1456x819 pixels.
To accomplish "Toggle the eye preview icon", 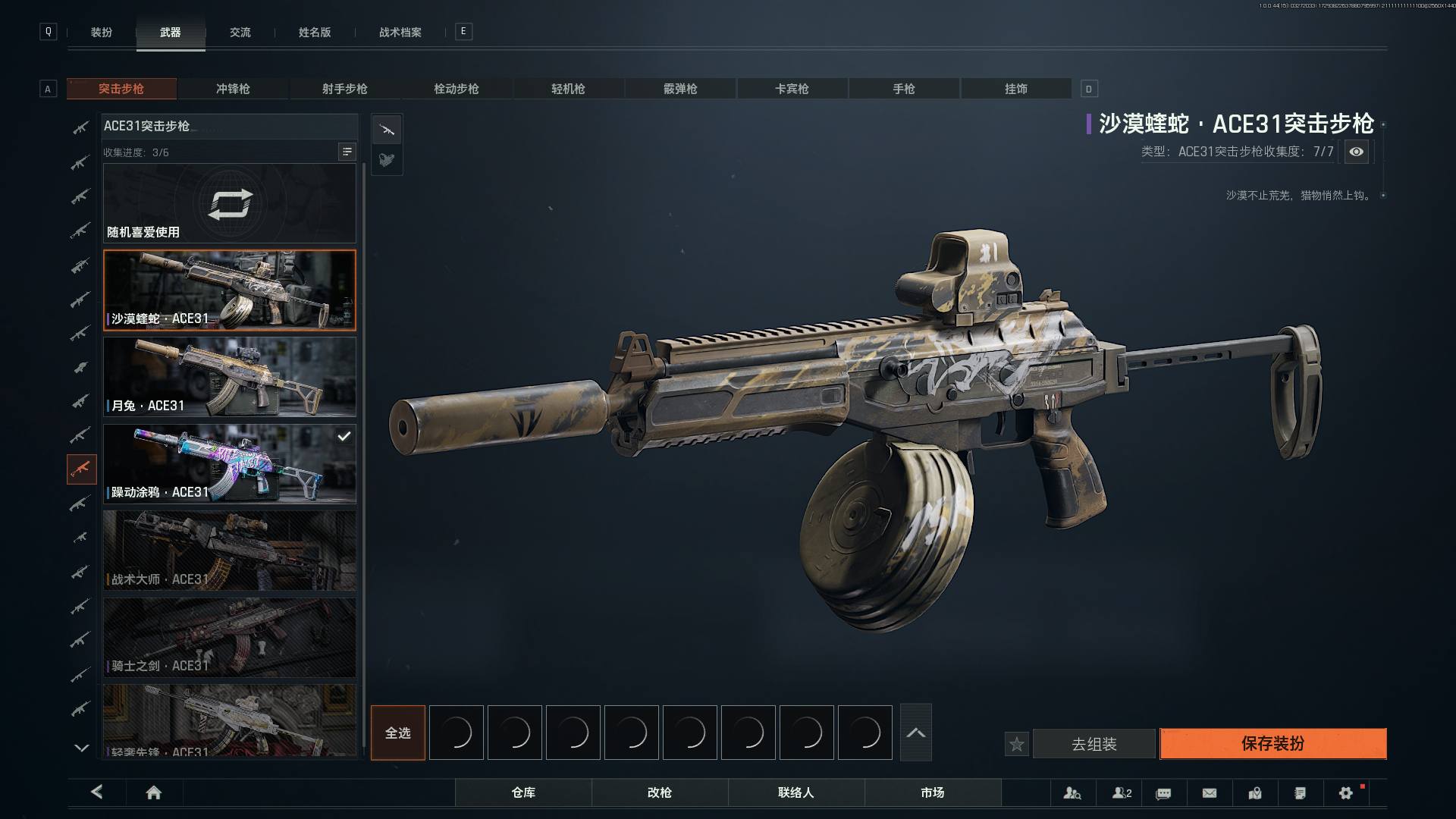I will pyautogui.click(x=1357, y=152).
